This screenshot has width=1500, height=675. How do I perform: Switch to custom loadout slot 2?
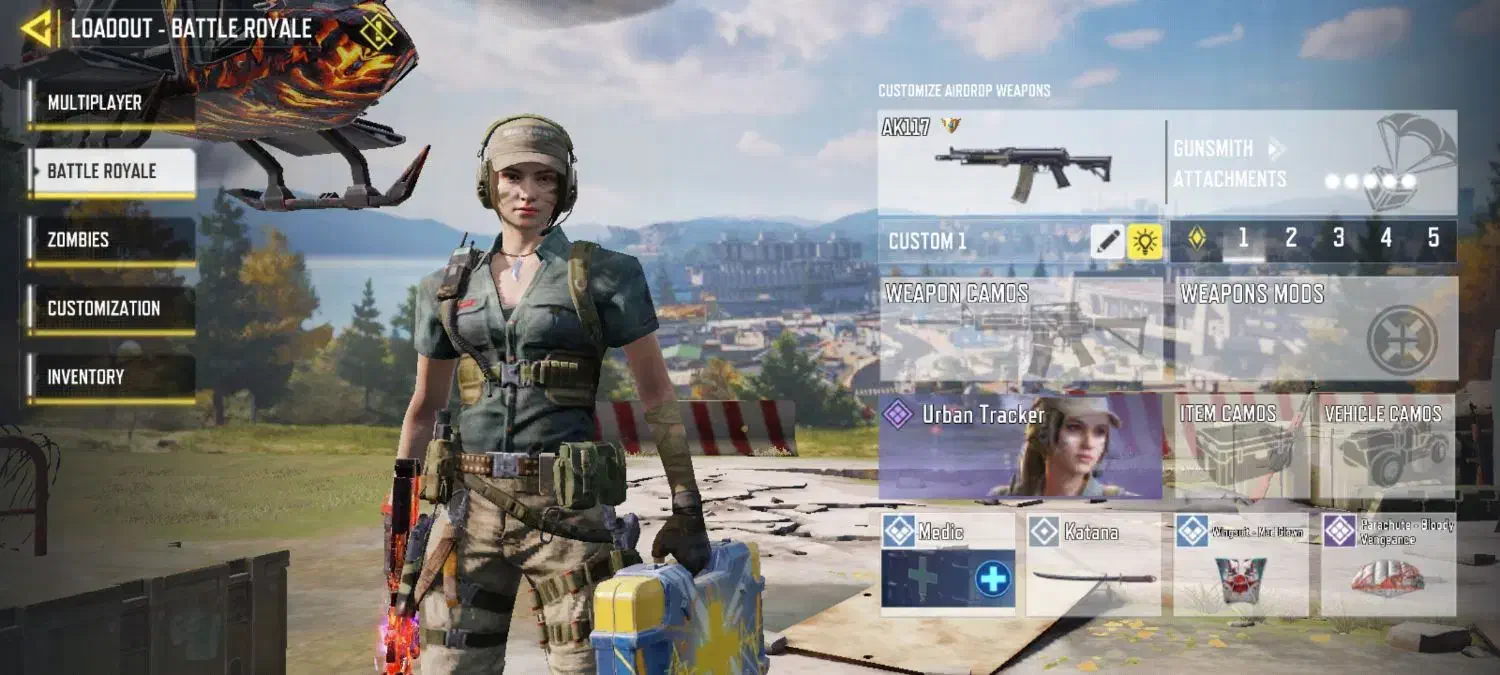coord(1291,239)
